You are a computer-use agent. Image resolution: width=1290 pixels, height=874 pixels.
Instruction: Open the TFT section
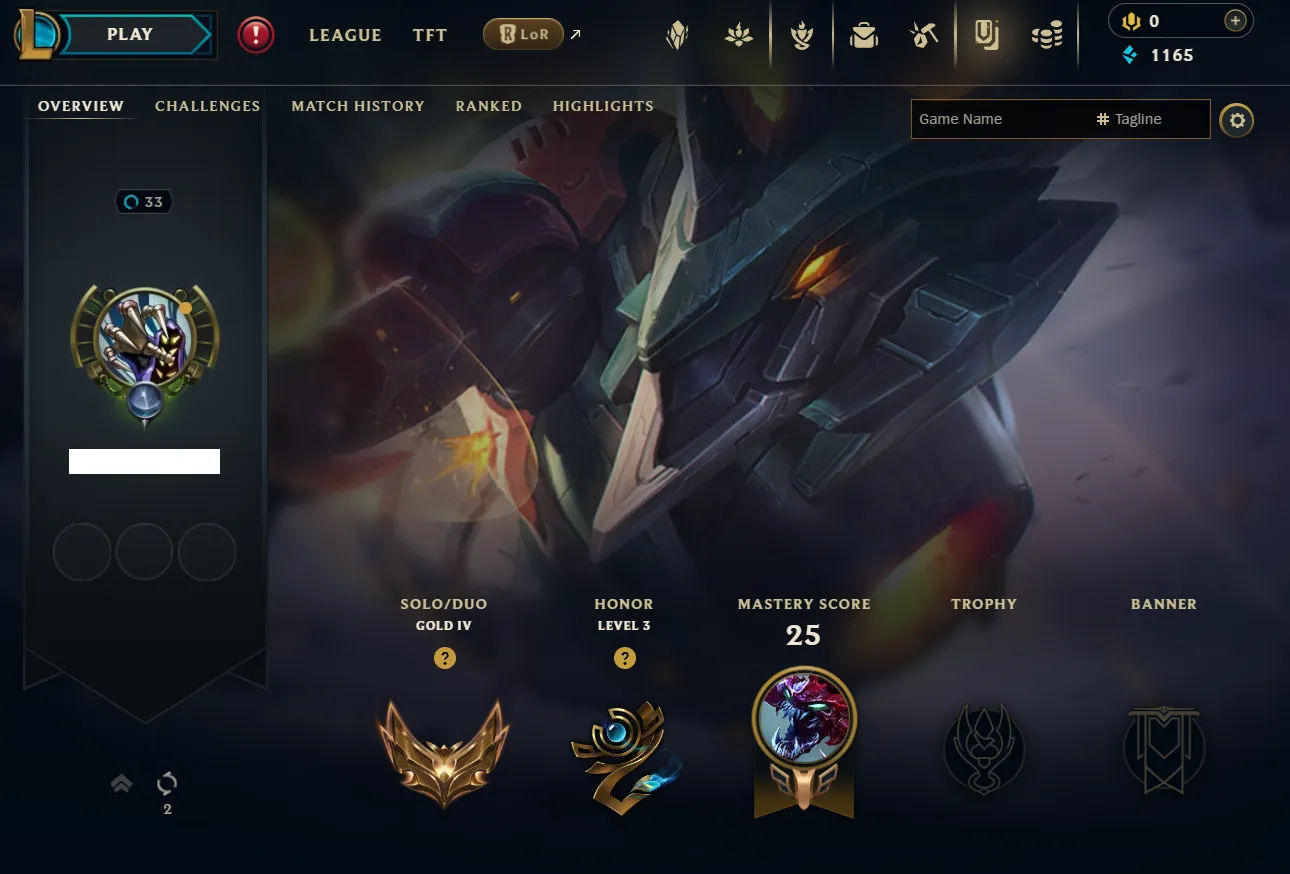coord(430,35)
